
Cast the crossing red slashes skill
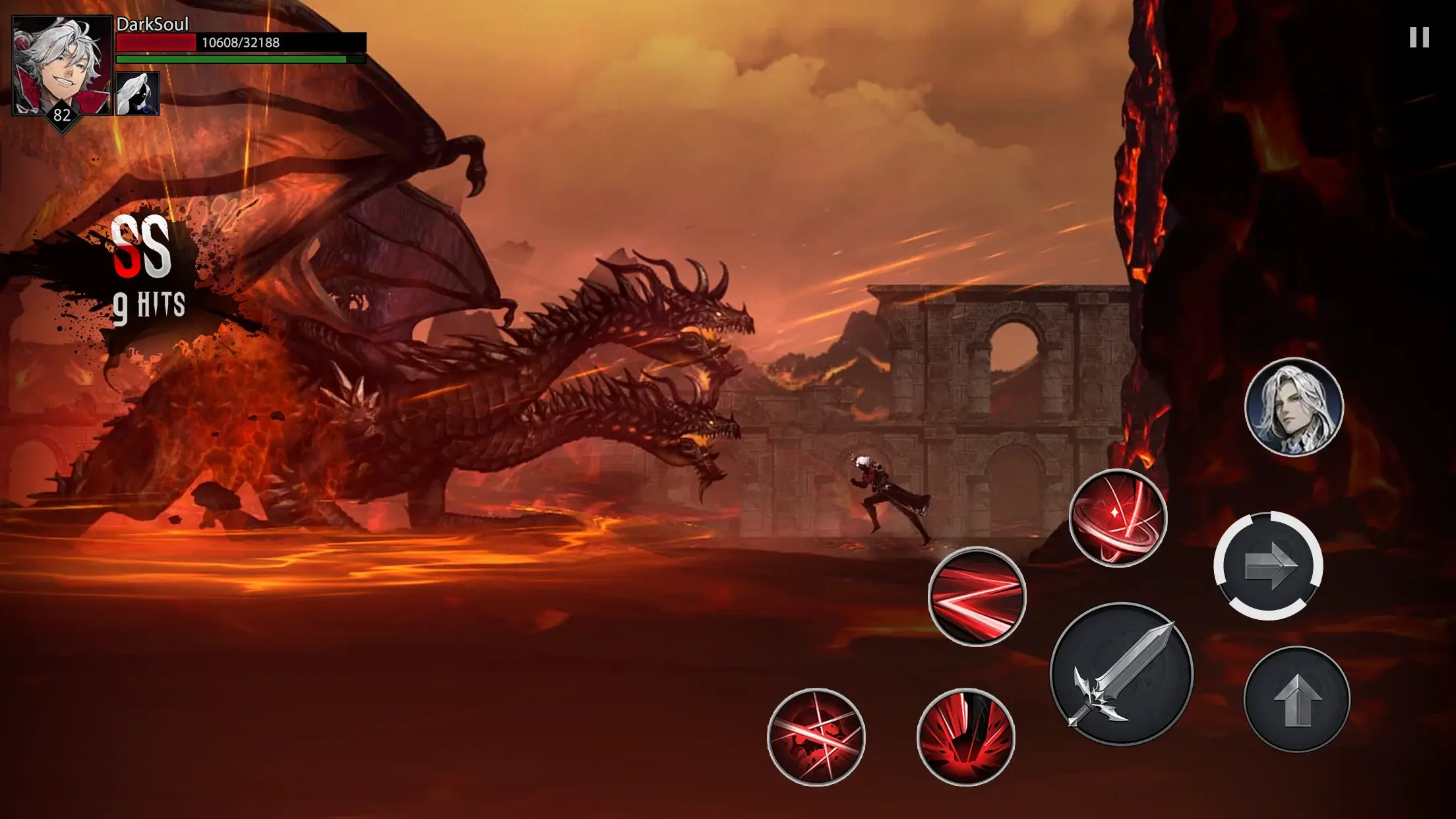[816, 737]
